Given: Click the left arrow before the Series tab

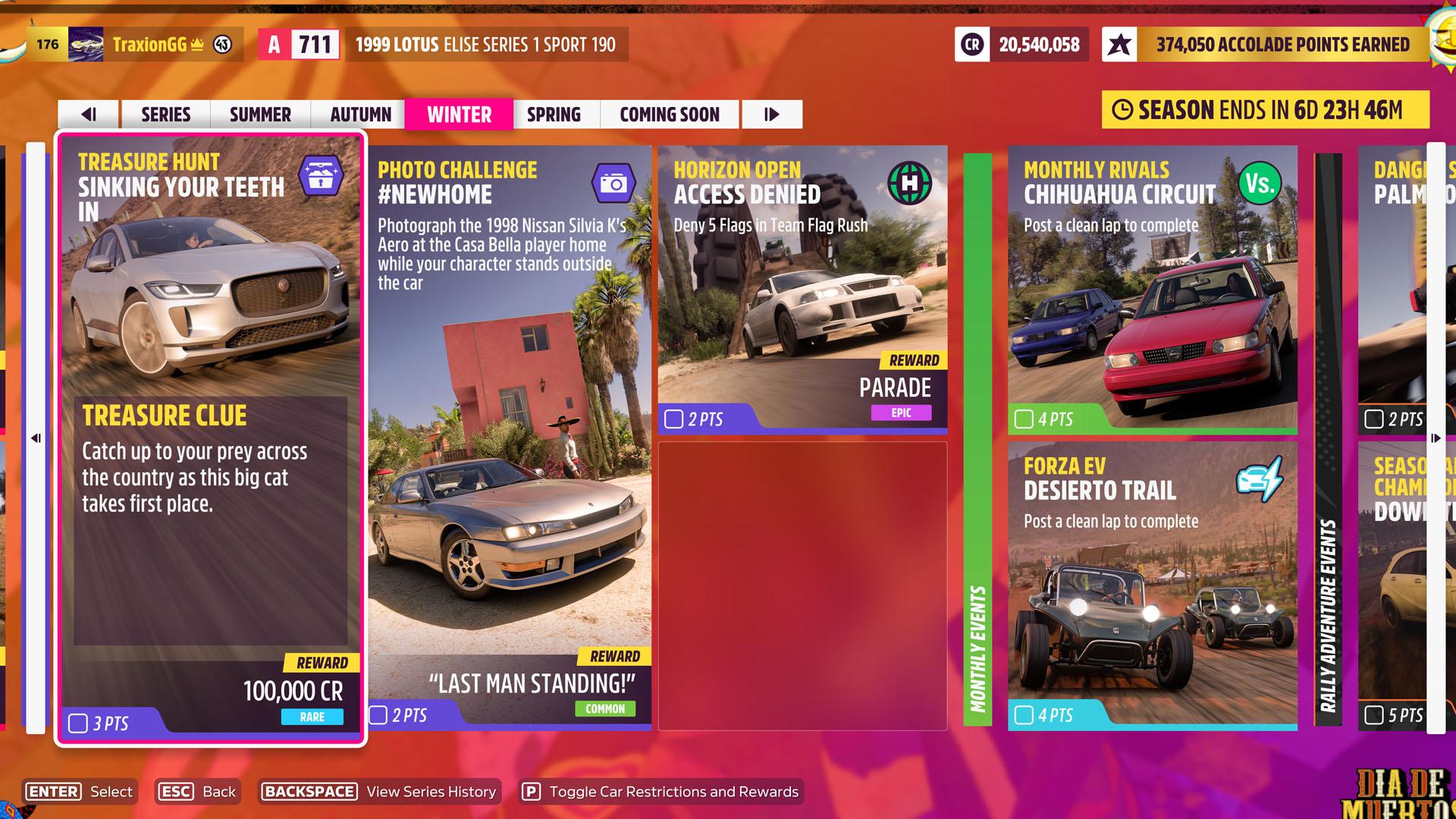Looking at the screenshot, I should 90,115.
